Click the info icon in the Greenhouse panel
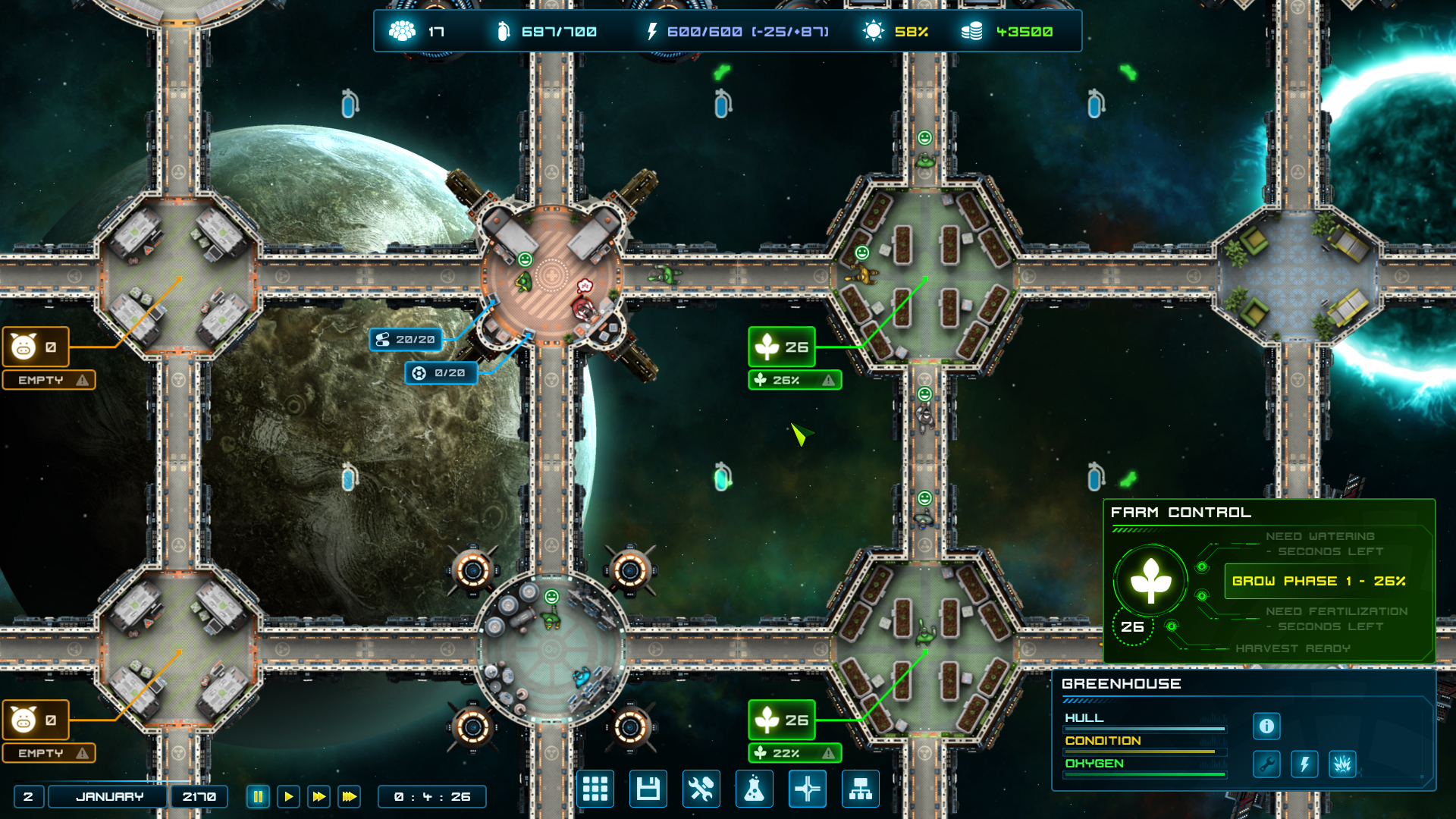Screen dimensions: 1456x819 coord(1266,726)
